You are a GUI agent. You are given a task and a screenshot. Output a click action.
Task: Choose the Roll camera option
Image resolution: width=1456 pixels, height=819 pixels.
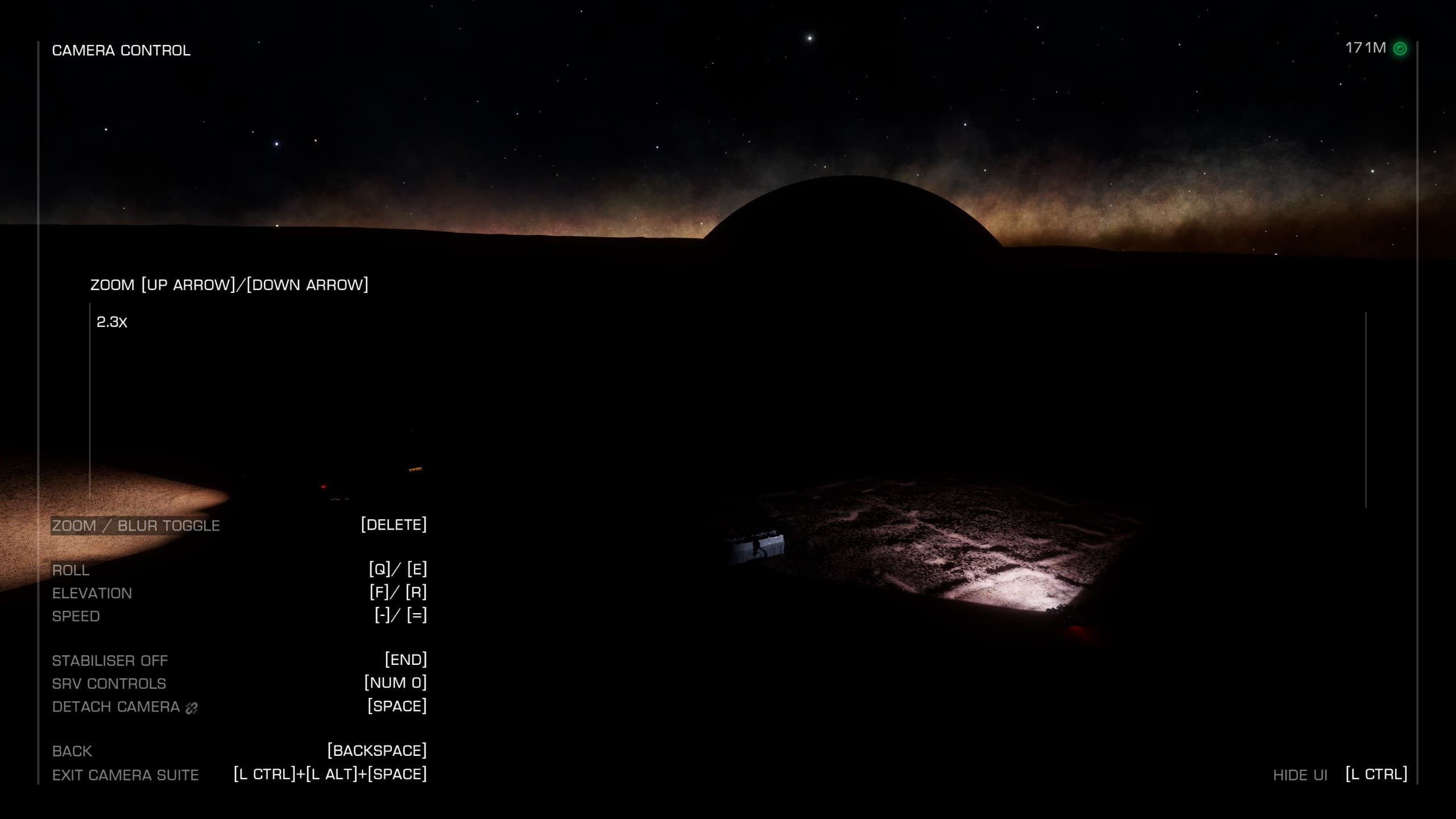(71, 570)
